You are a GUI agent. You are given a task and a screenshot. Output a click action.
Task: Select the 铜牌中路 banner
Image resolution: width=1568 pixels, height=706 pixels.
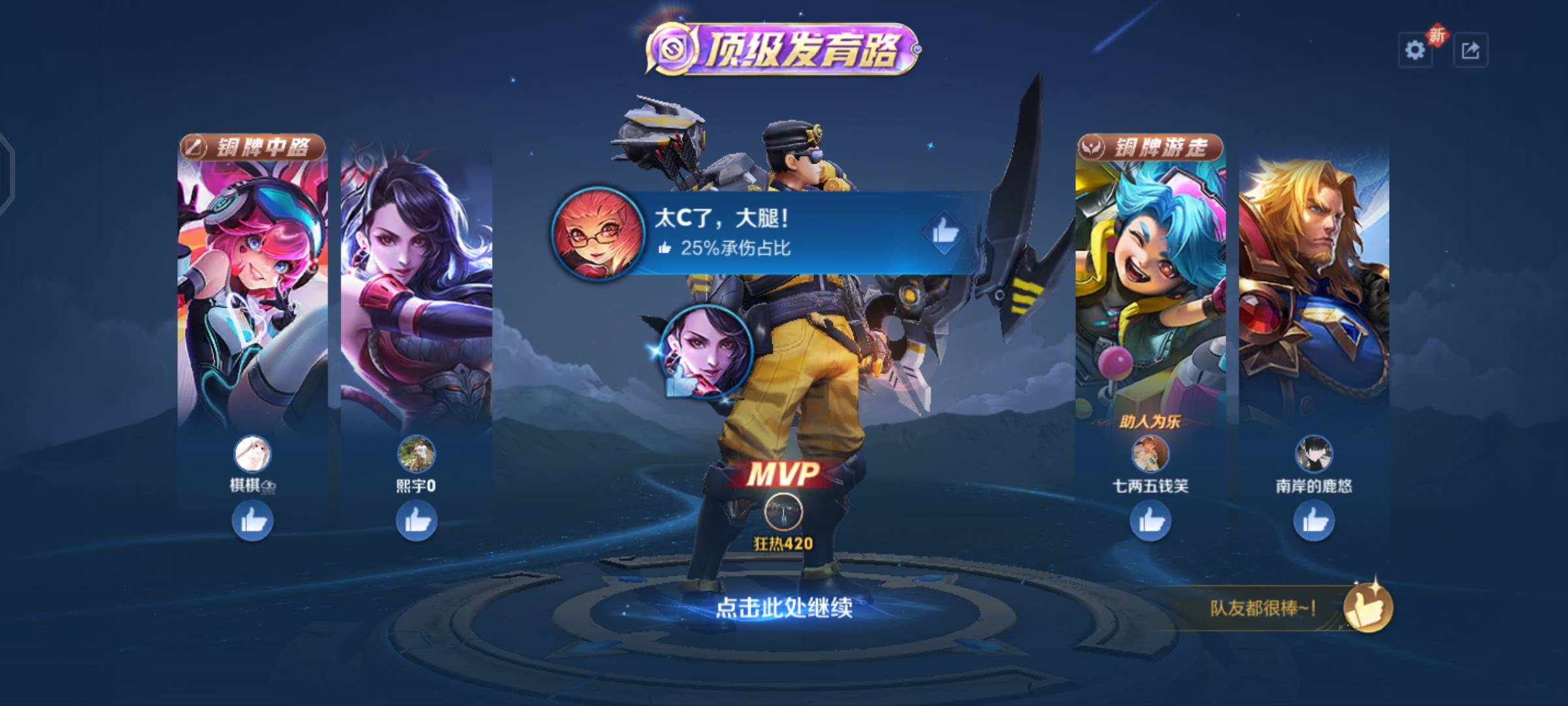pos(255,147)
